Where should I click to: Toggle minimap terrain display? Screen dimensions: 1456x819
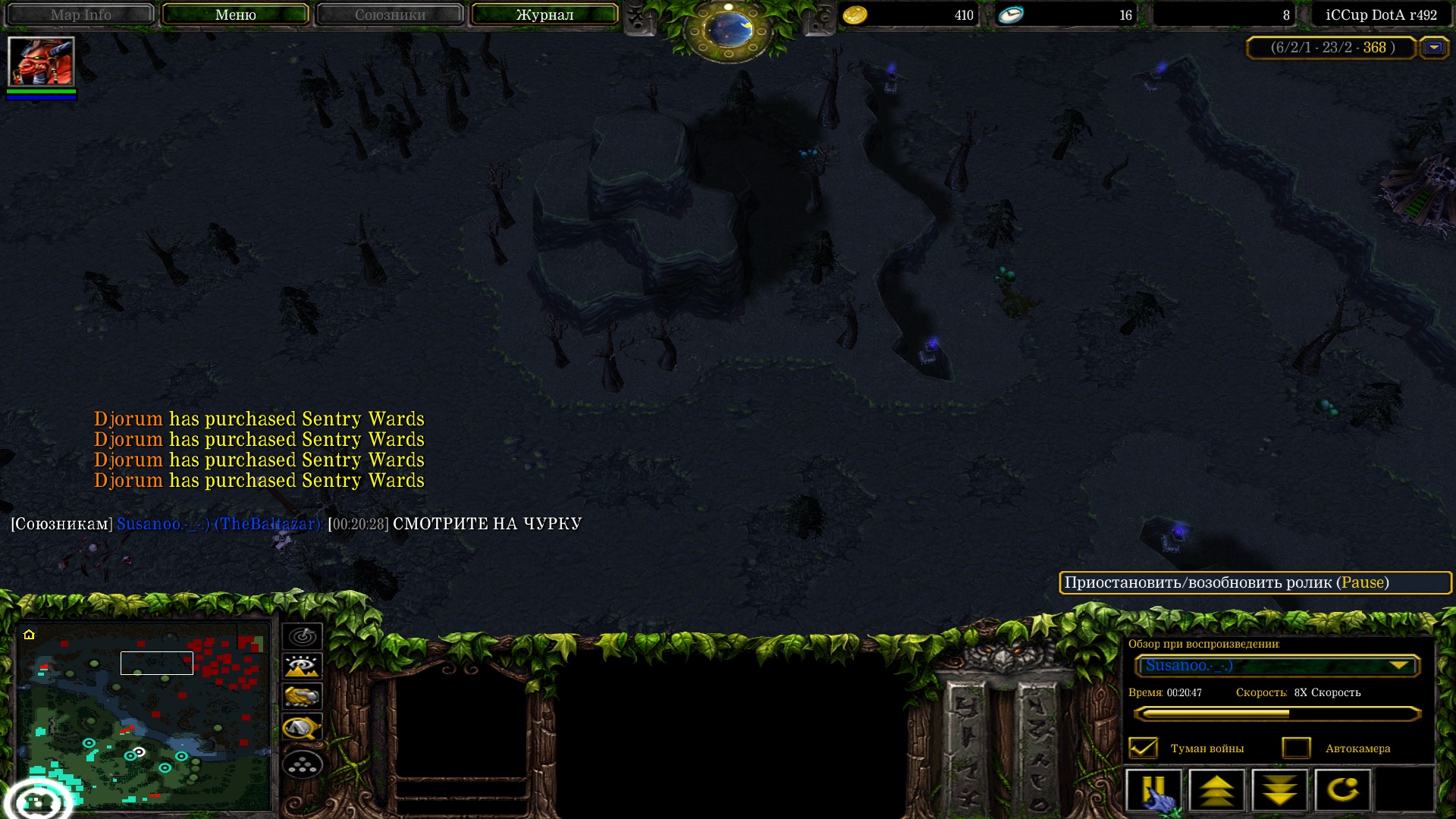tap(302, 667)
